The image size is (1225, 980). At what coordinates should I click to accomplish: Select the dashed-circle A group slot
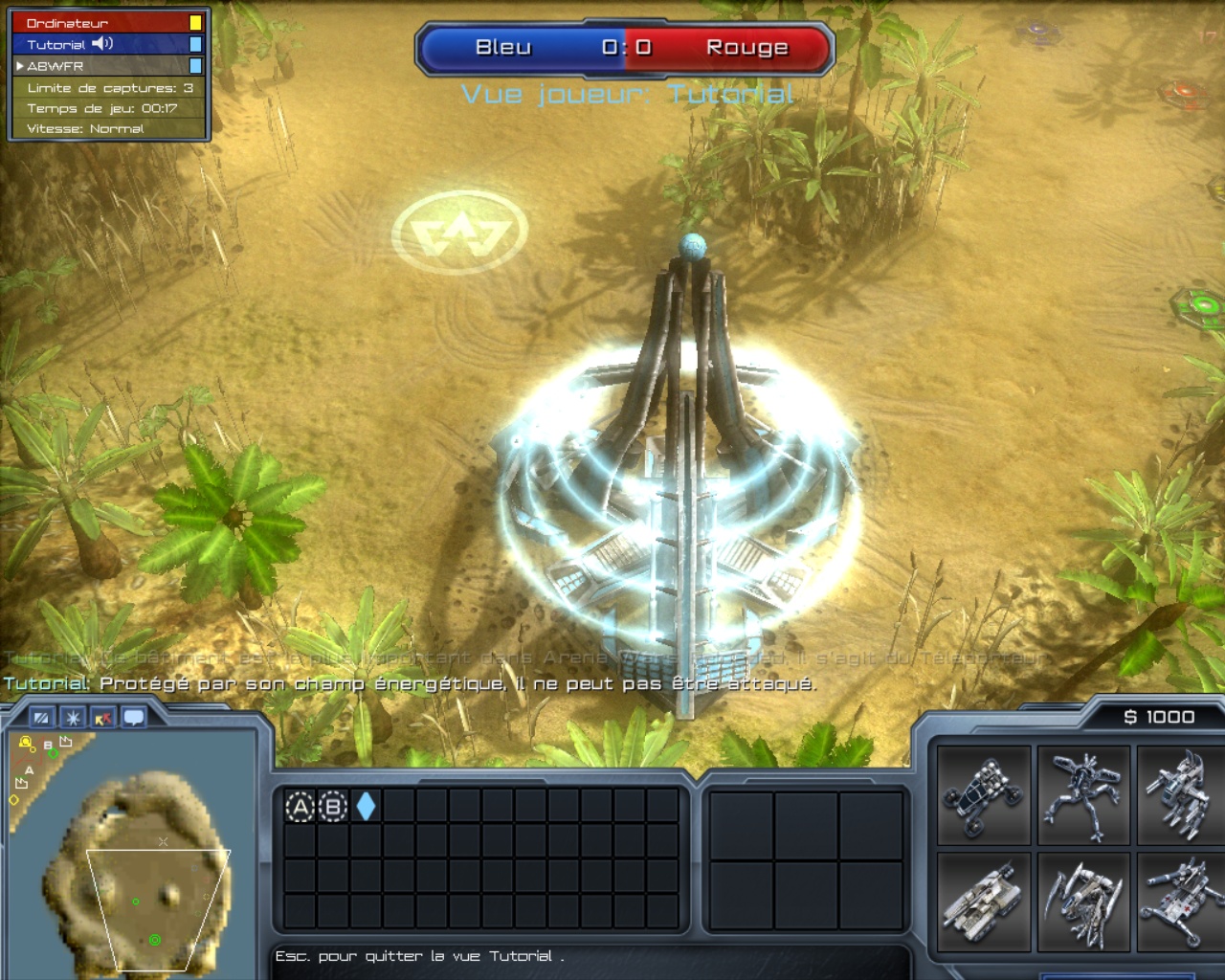click(x=300, y=808)
